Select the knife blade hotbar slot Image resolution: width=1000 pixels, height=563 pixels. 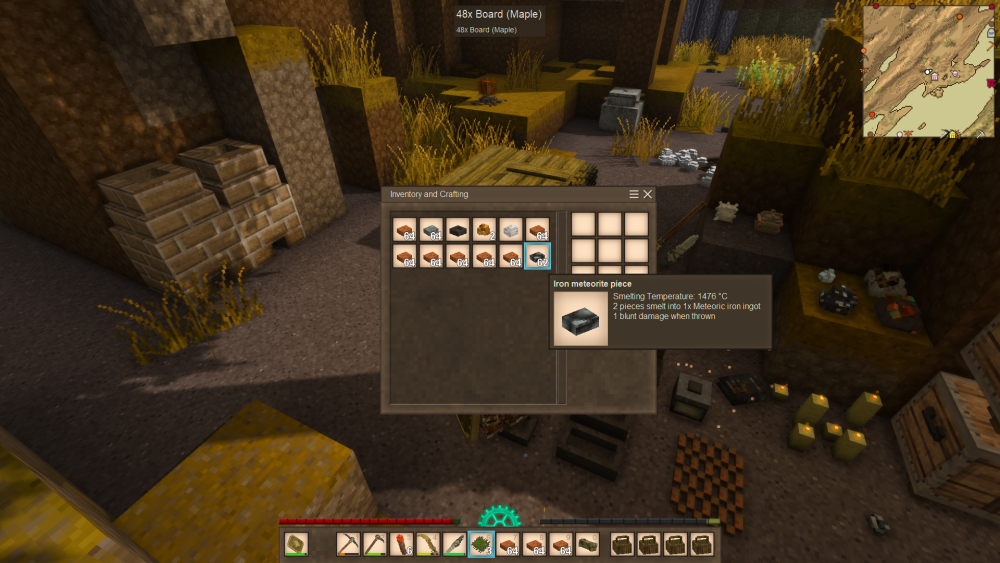455,545
